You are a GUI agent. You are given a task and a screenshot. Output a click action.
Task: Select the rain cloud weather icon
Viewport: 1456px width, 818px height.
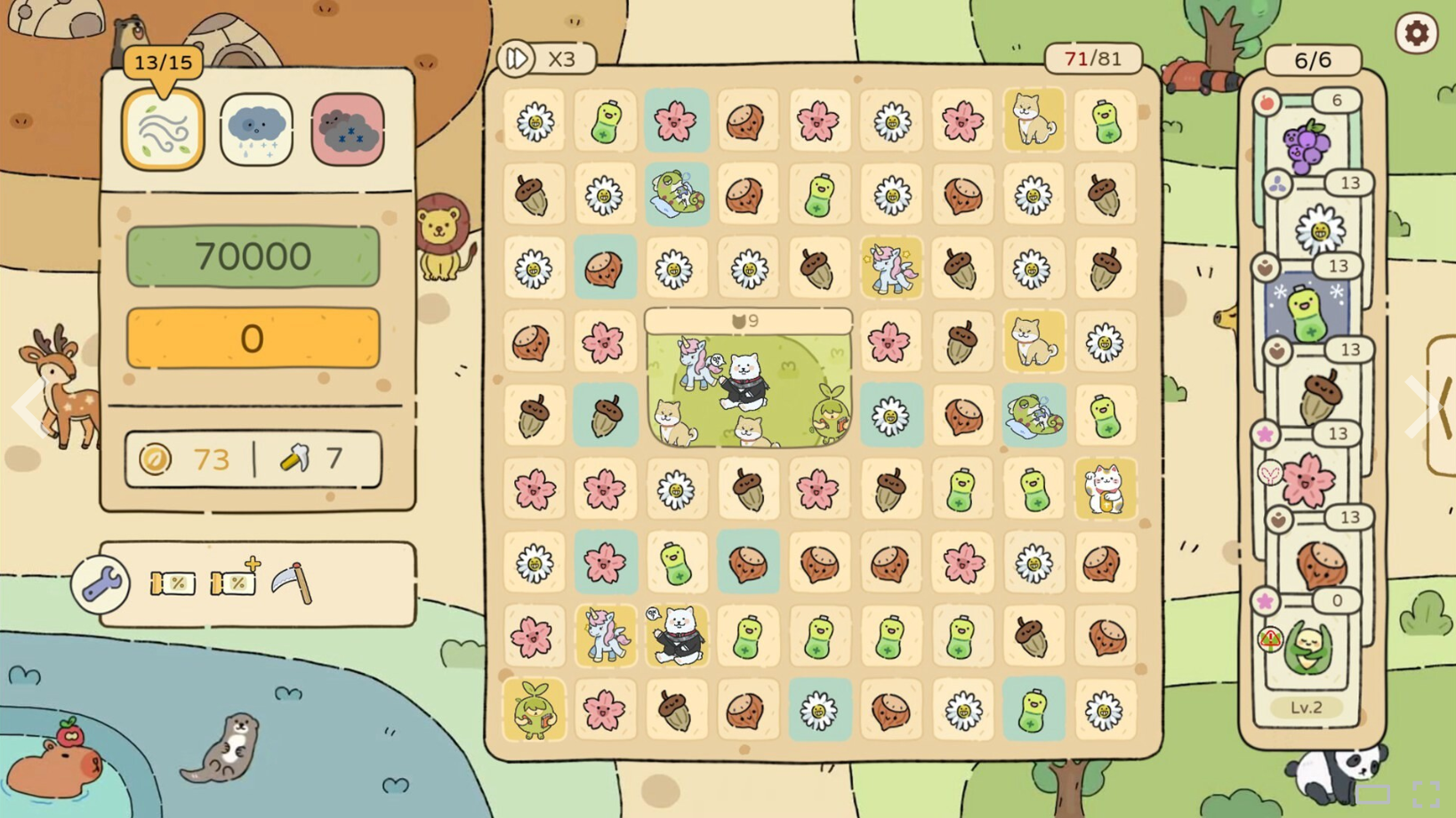(x=256, y=131)
